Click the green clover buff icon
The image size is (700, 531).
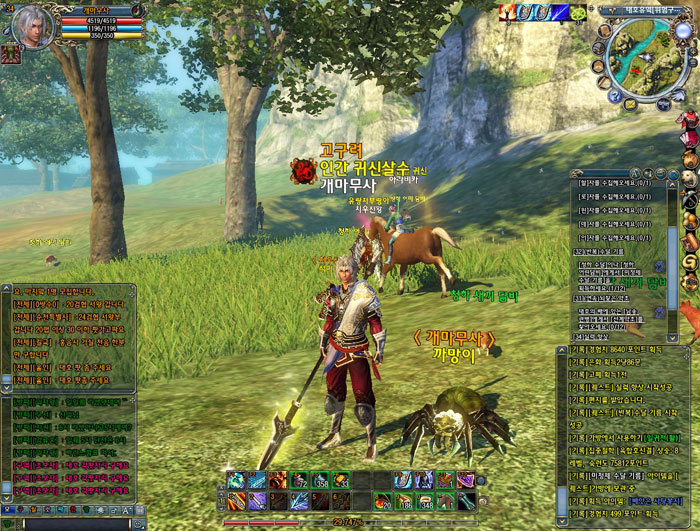577,12
